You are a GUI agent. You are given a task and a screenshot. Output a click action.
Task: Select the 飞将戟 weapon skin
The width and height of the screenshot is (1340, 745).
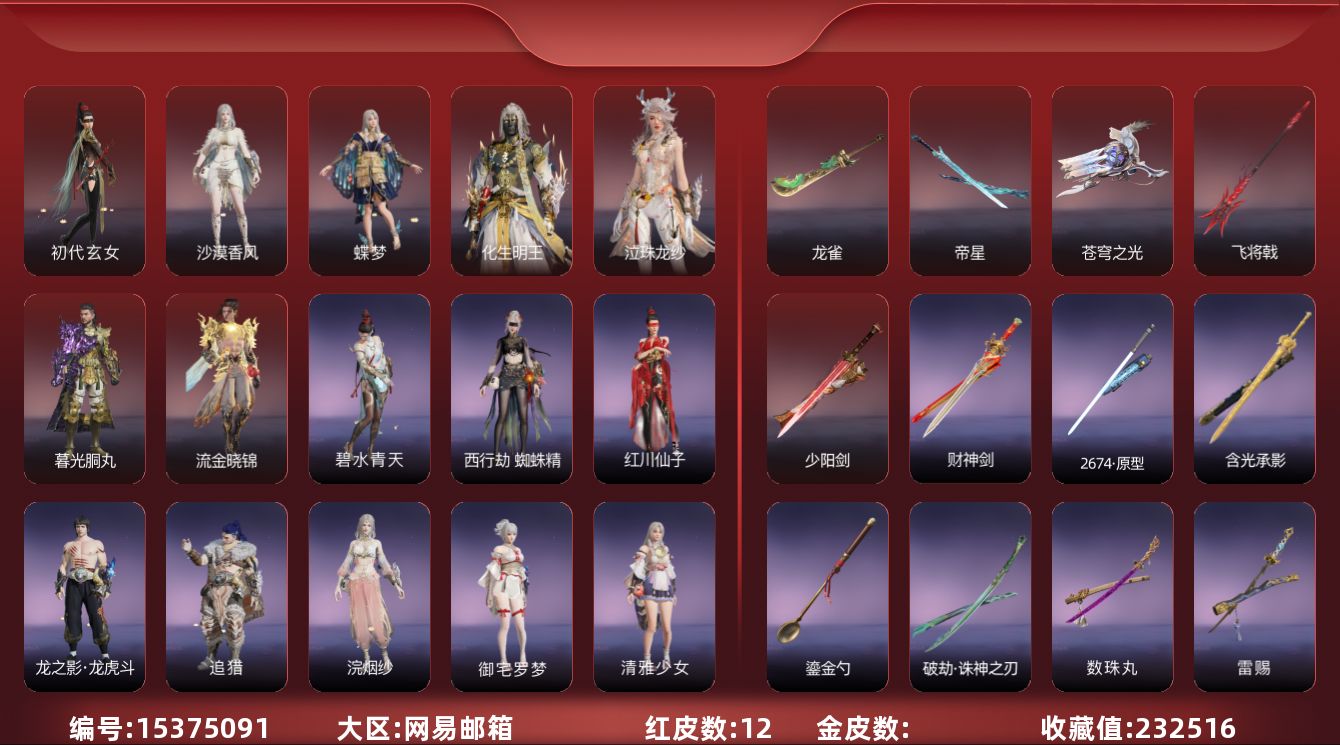tap(1254, 180)
